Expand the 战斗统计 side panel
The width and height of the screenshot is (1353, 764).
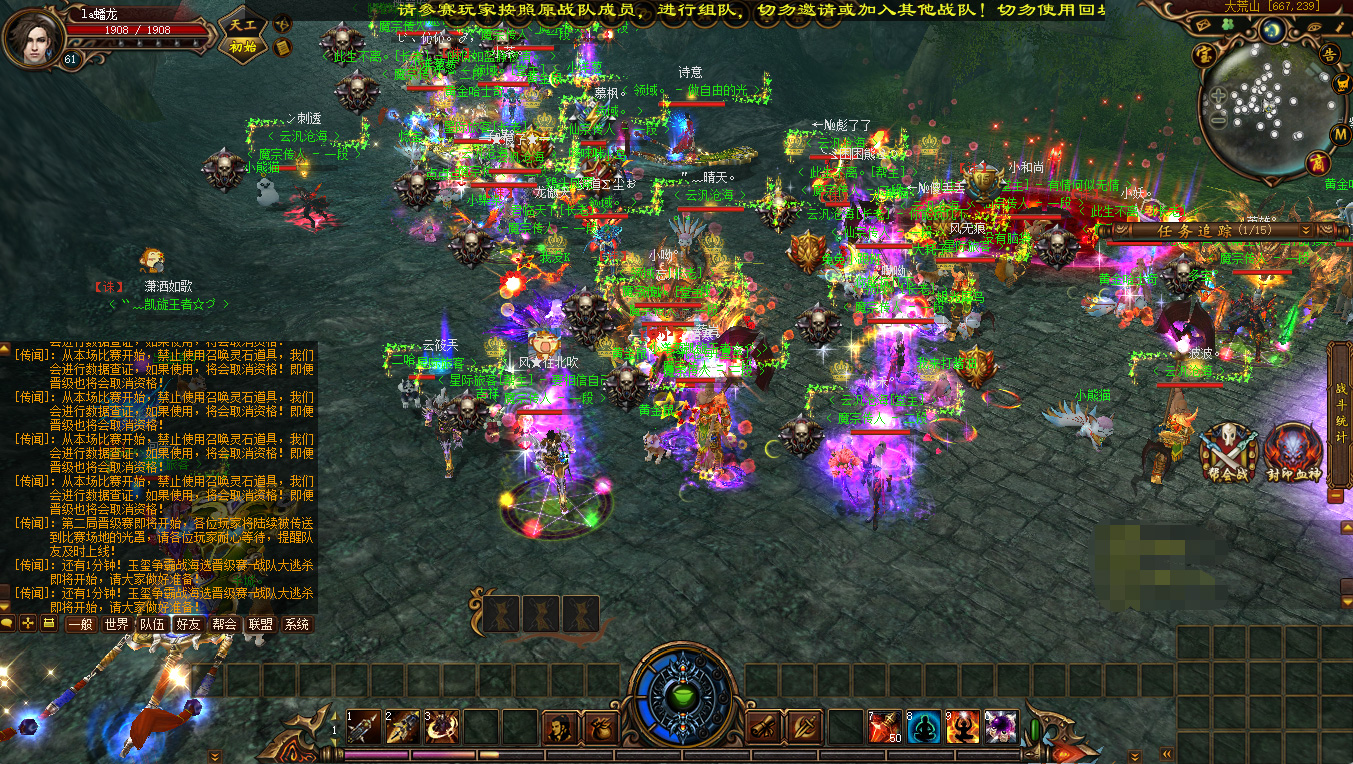[1340, 410]
